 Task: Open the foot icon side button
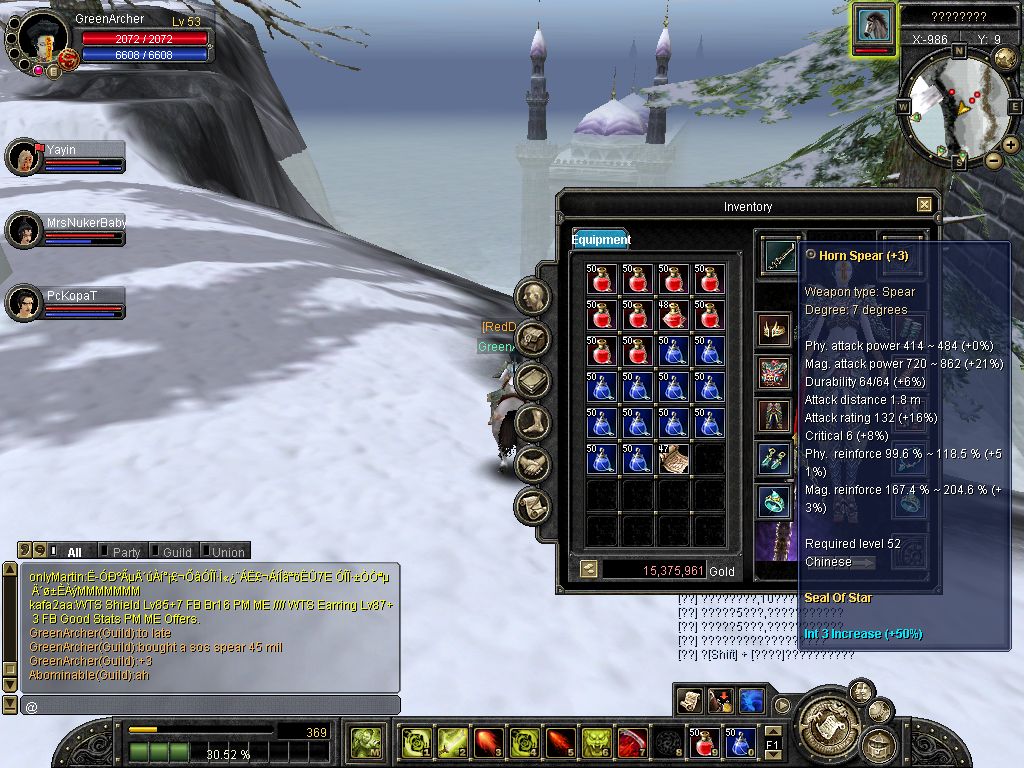[x=533, y=422]
